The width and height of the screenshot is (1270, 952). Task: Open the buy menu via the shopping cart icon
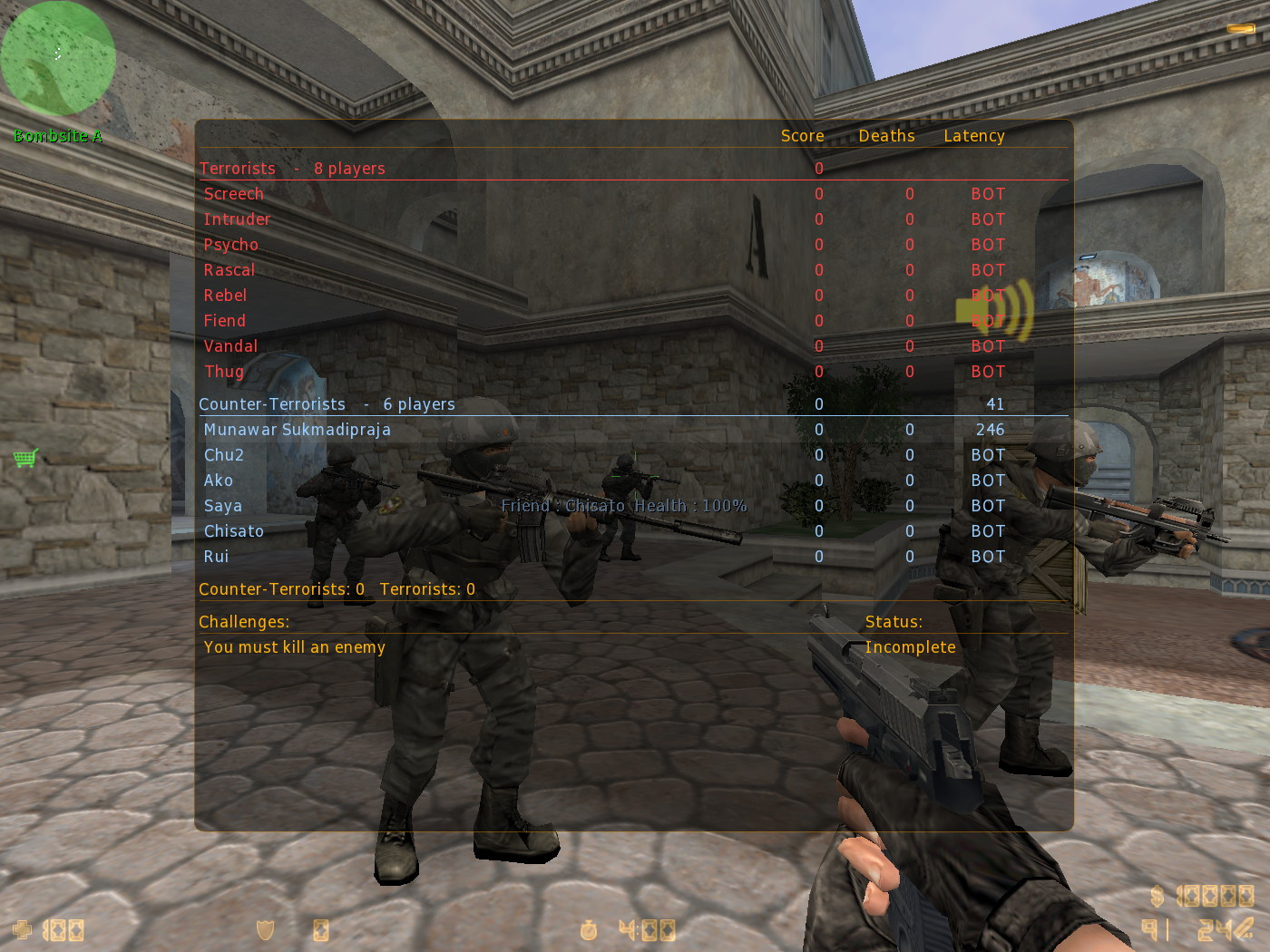point(24,460)
